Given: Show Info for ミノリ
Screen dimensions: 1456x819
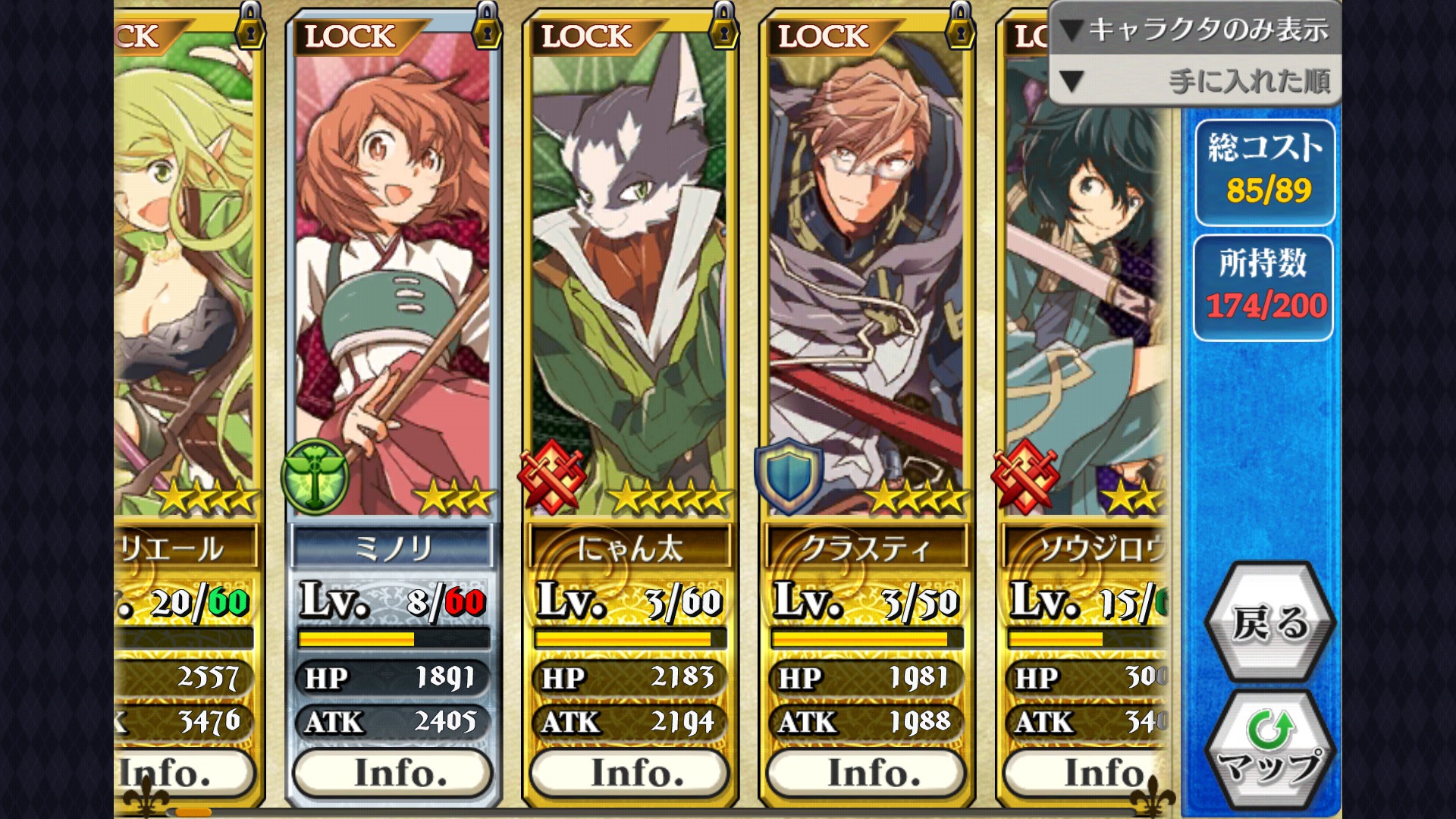Looking at the screenshot, I should 393,773.
